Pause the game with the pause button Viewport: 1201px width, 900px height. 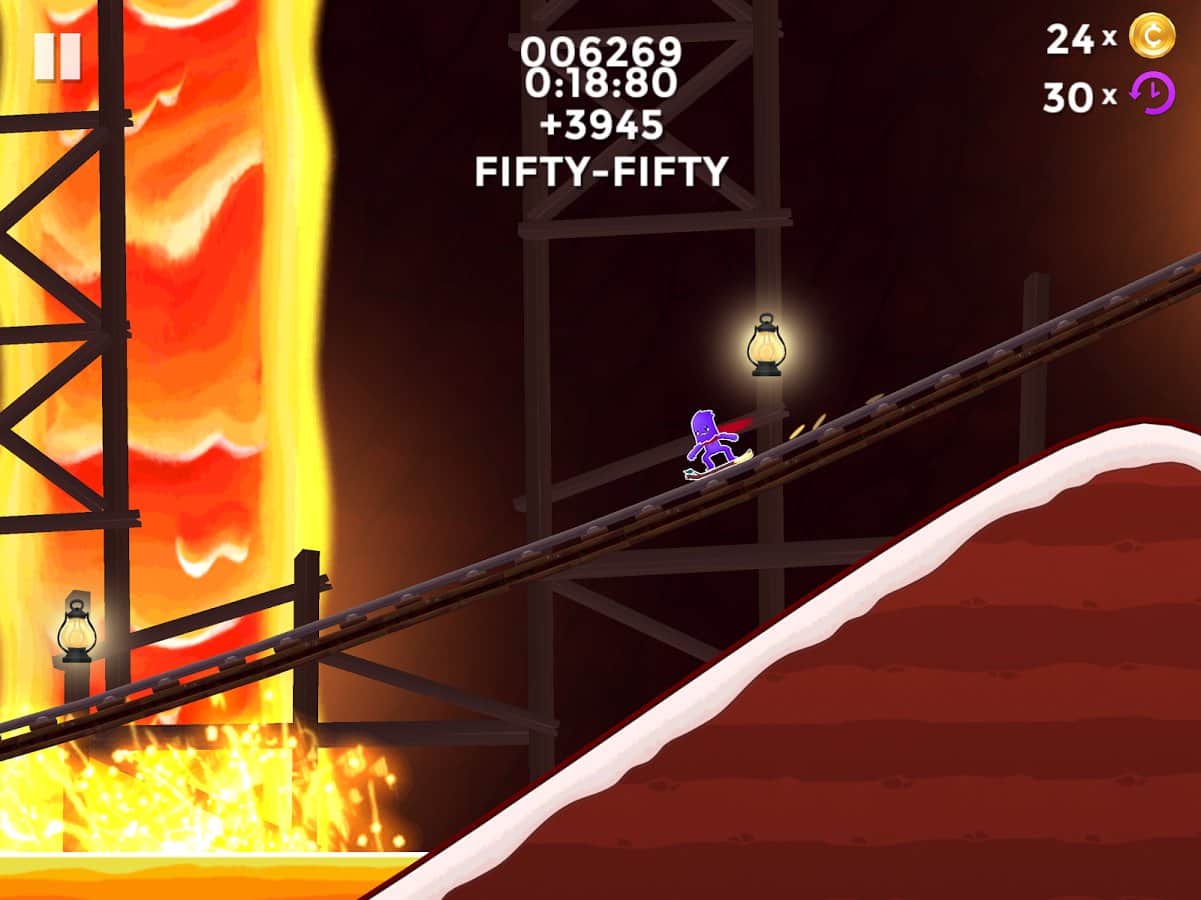(x=57, y=57)
